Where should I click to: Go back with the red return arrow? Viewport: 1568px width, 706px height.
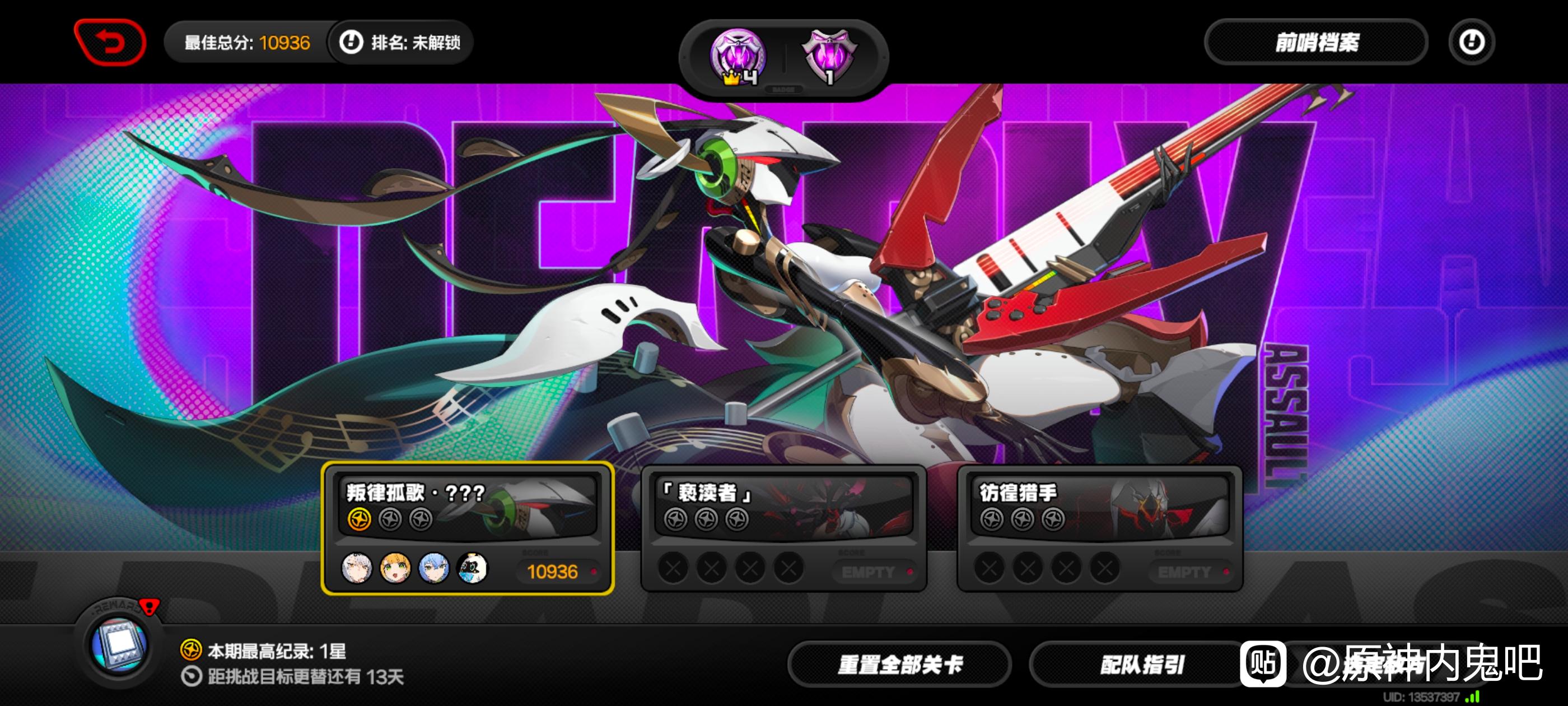point(110,43)
